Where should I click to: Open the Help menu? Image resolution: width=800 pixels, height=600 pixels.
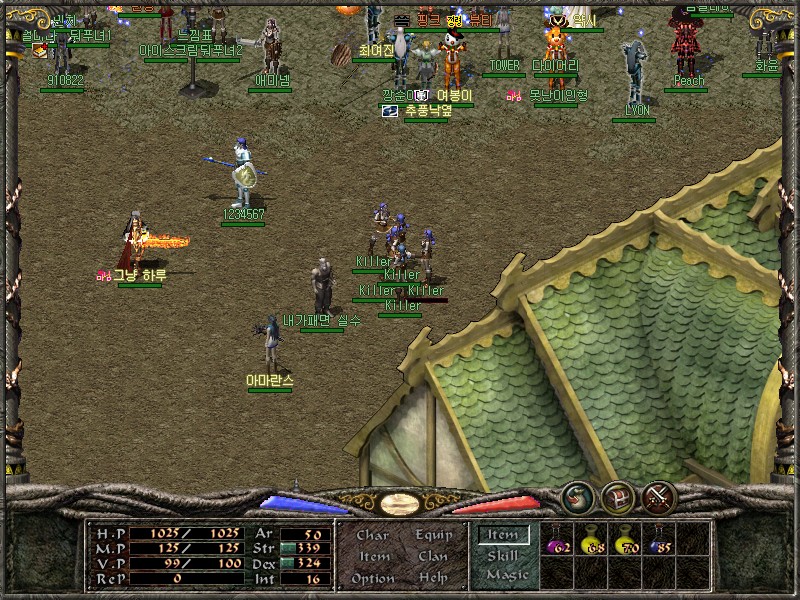pyautogui.click(x=433, y=578)
